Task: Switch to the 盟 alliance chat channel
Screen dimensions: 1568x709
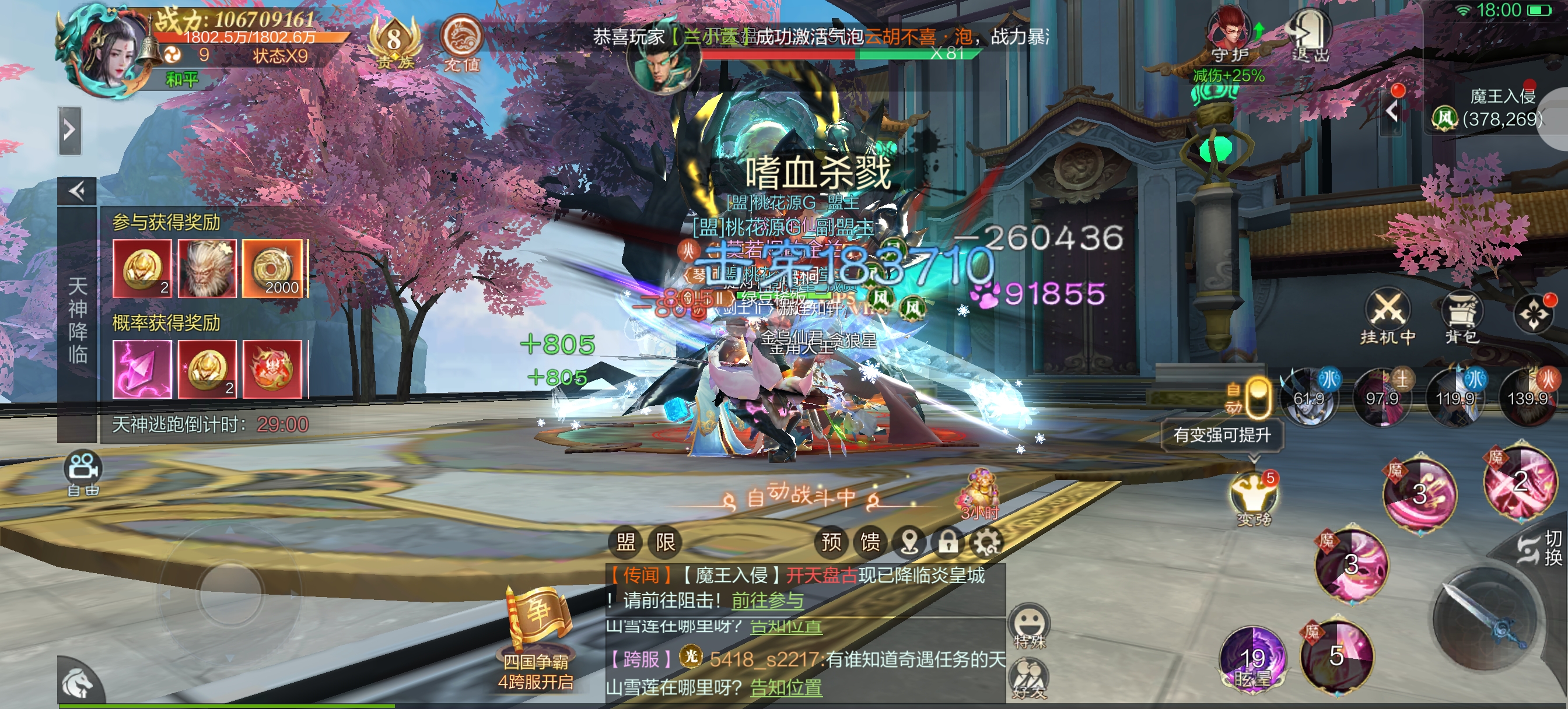Action: click(626, 542)
